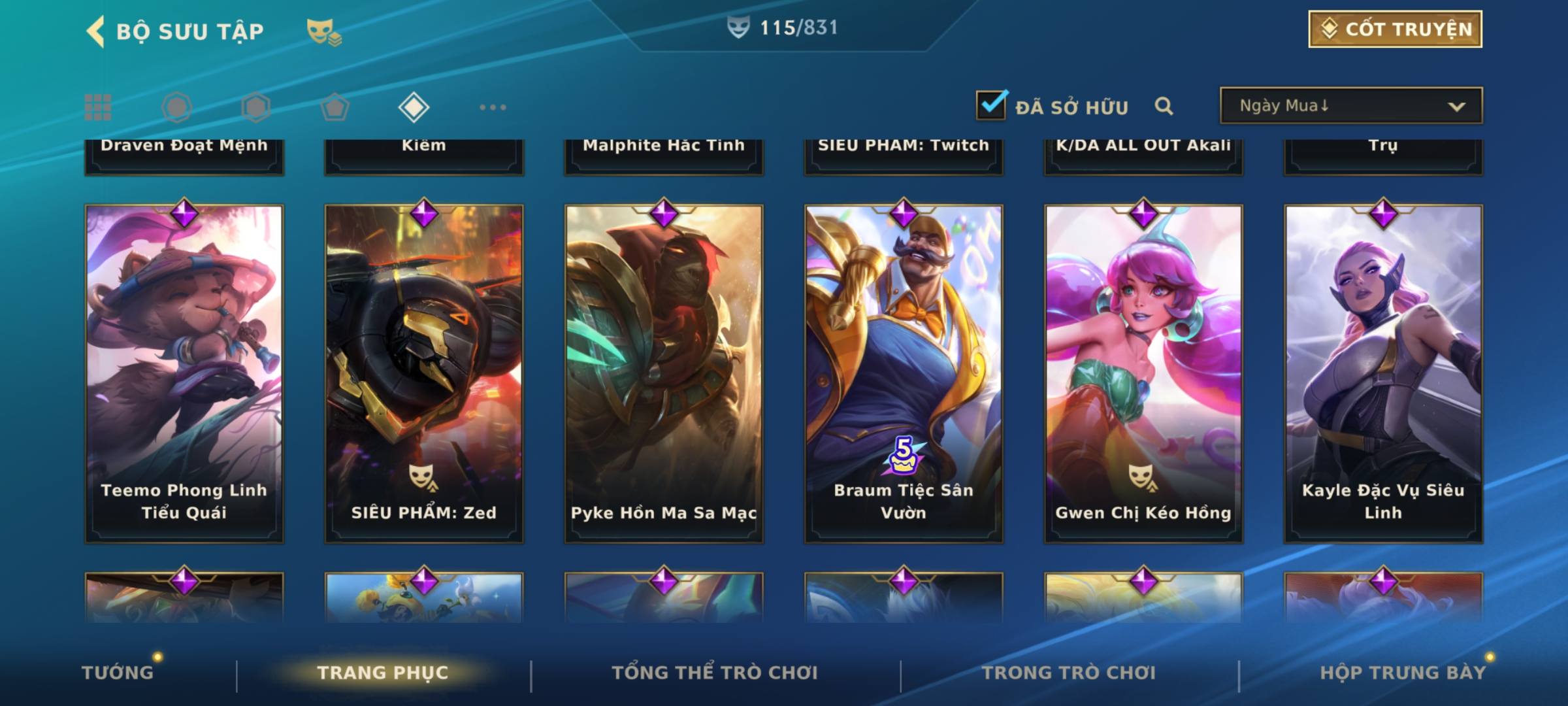Go to the Hộp Trưng Bày tab
Image resolution: width=1568 pixels, height=706 pixels.
1403,672
